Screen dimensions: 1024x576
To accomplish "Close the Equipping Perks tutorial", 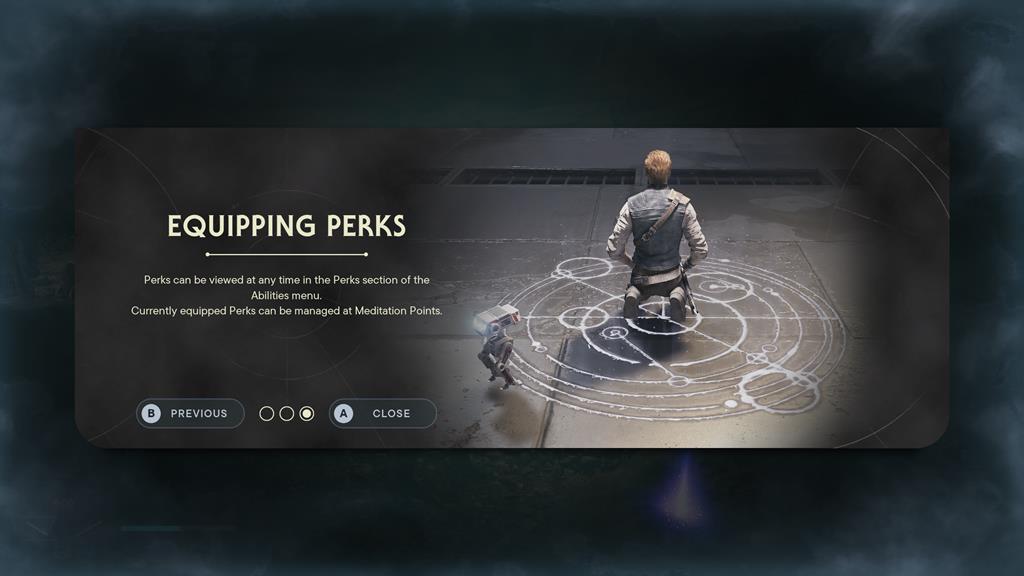I will pos(383,413).
